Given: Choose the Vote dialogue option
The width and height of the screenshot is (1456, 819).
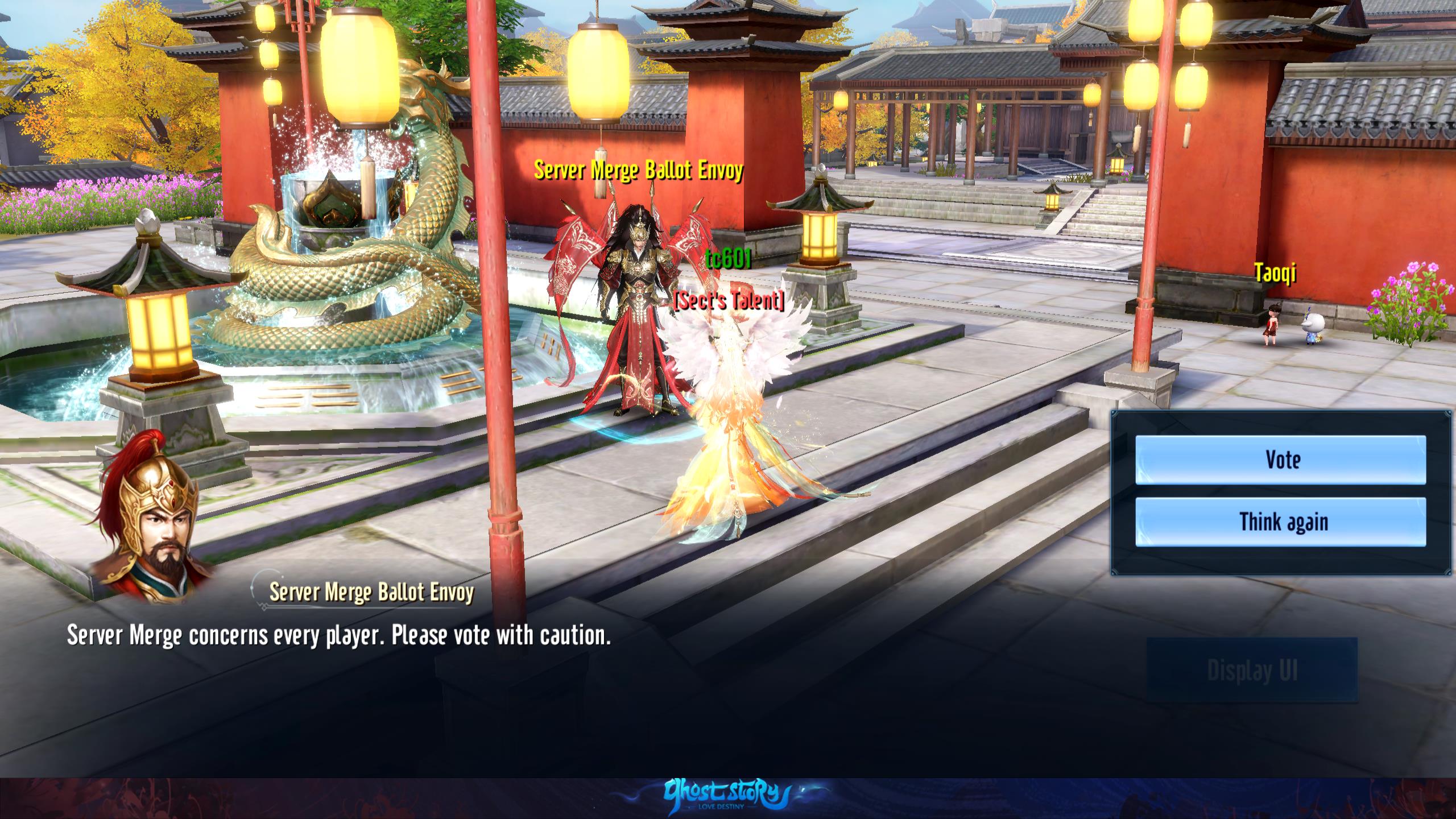Looking at the screenshot, I should click(x=1280, y=460).
